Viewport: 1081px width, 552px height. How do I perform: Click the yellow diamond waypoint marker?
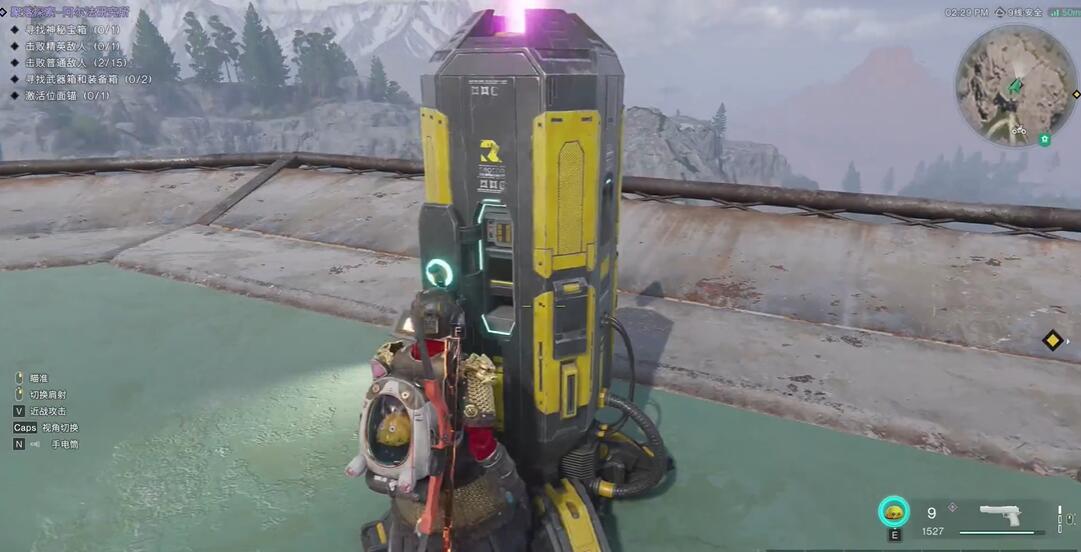(1052, 340)
